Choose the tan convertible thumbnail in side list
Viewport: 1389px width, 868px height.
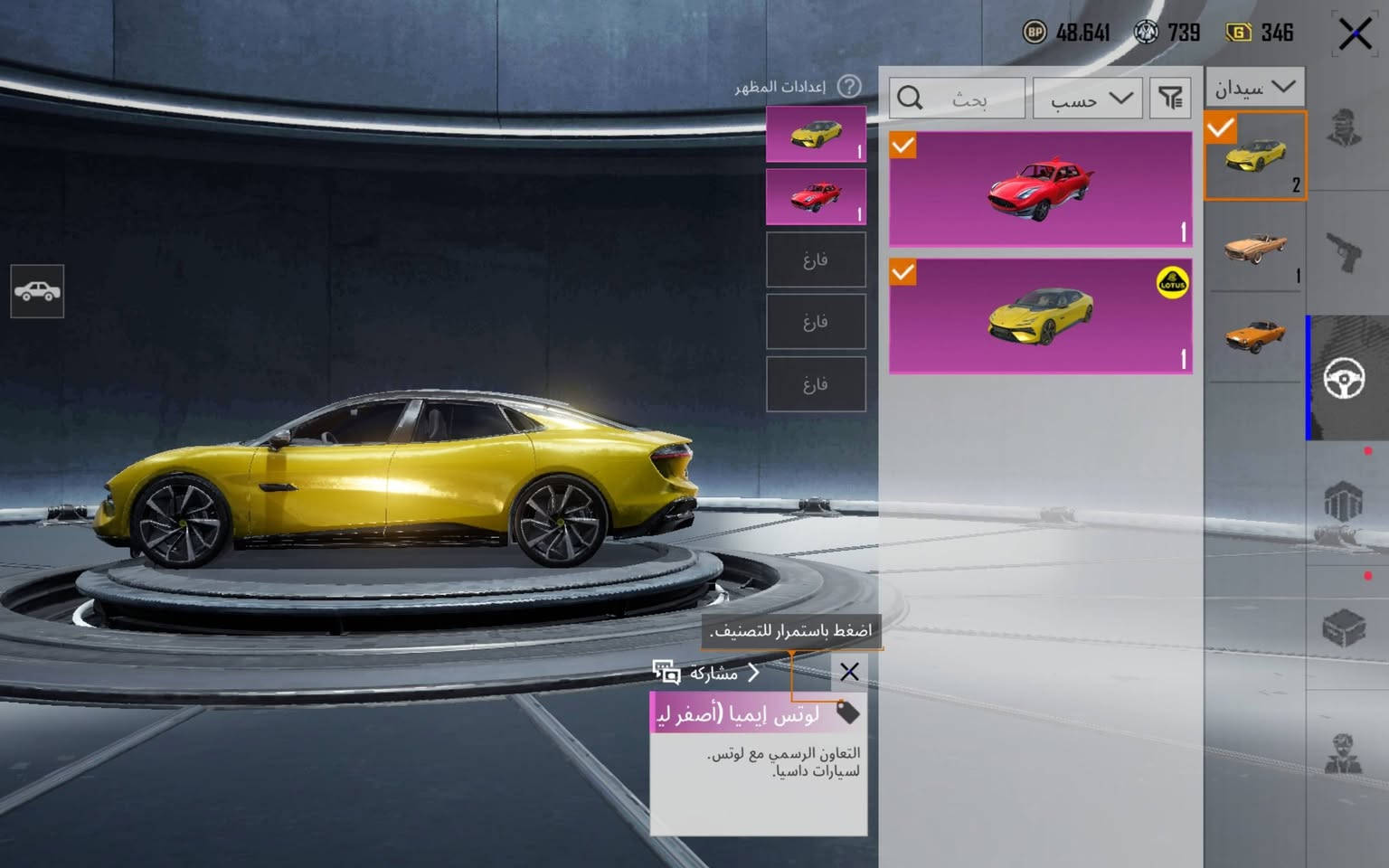coord(1255,247)
